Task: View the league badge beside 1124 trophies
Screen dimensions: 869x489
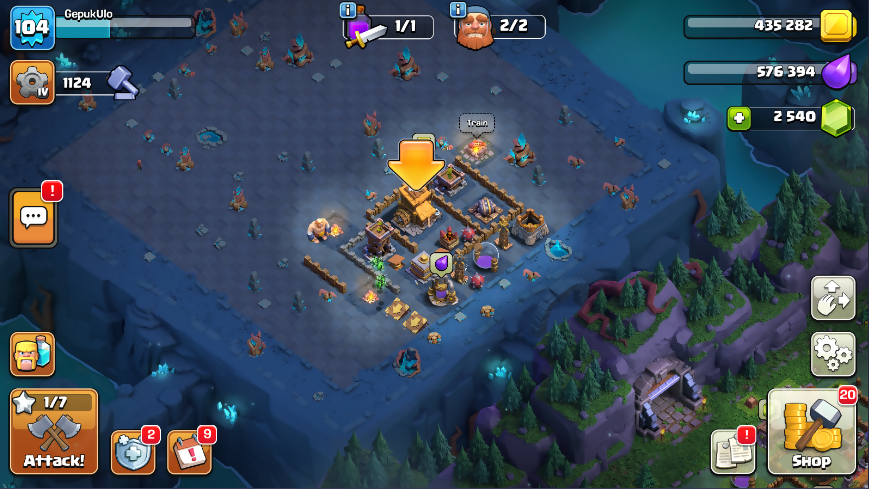Action: 32,83
